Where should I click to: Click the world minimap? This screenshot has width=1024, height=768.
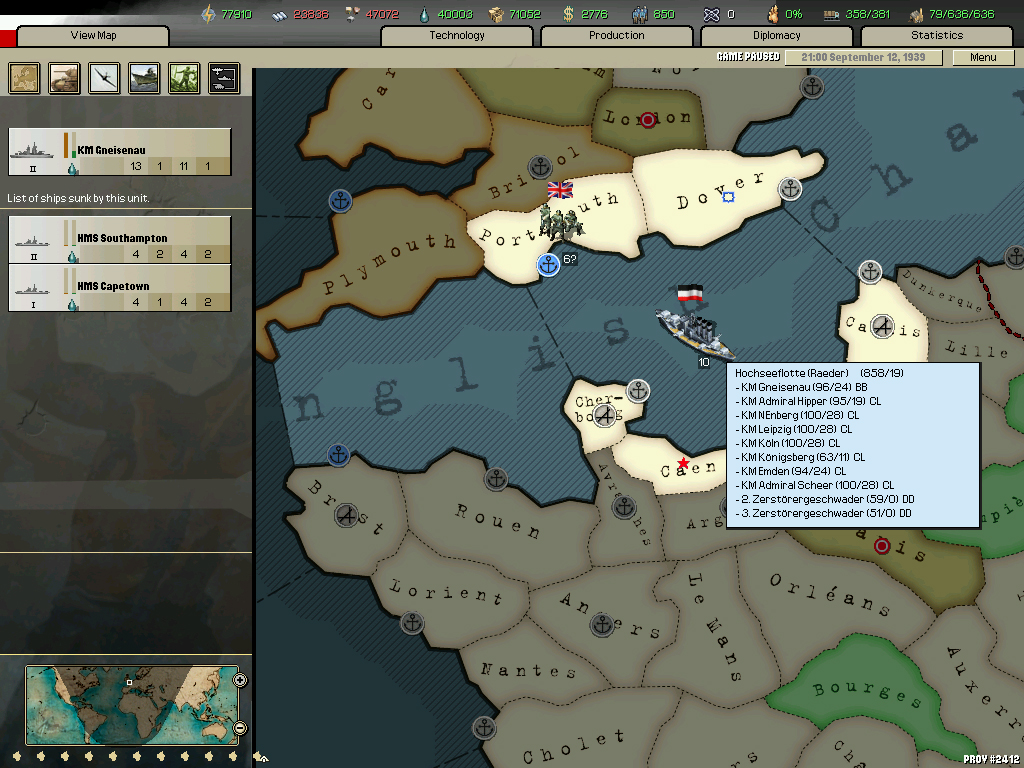[131, 705]
